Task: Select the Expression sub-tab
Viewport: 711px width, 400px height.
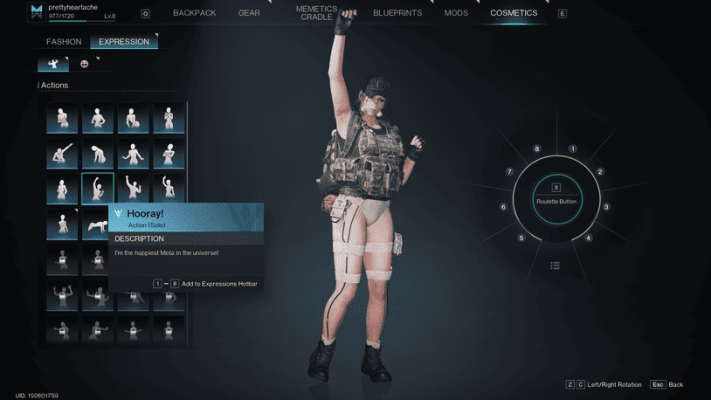Action: (124, 42)
